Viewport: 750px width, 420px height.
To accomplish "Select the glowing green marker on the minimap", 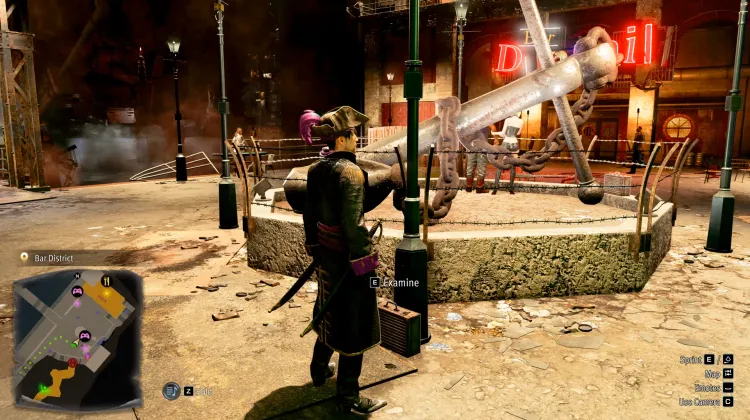I will click(x=43, y=386).
